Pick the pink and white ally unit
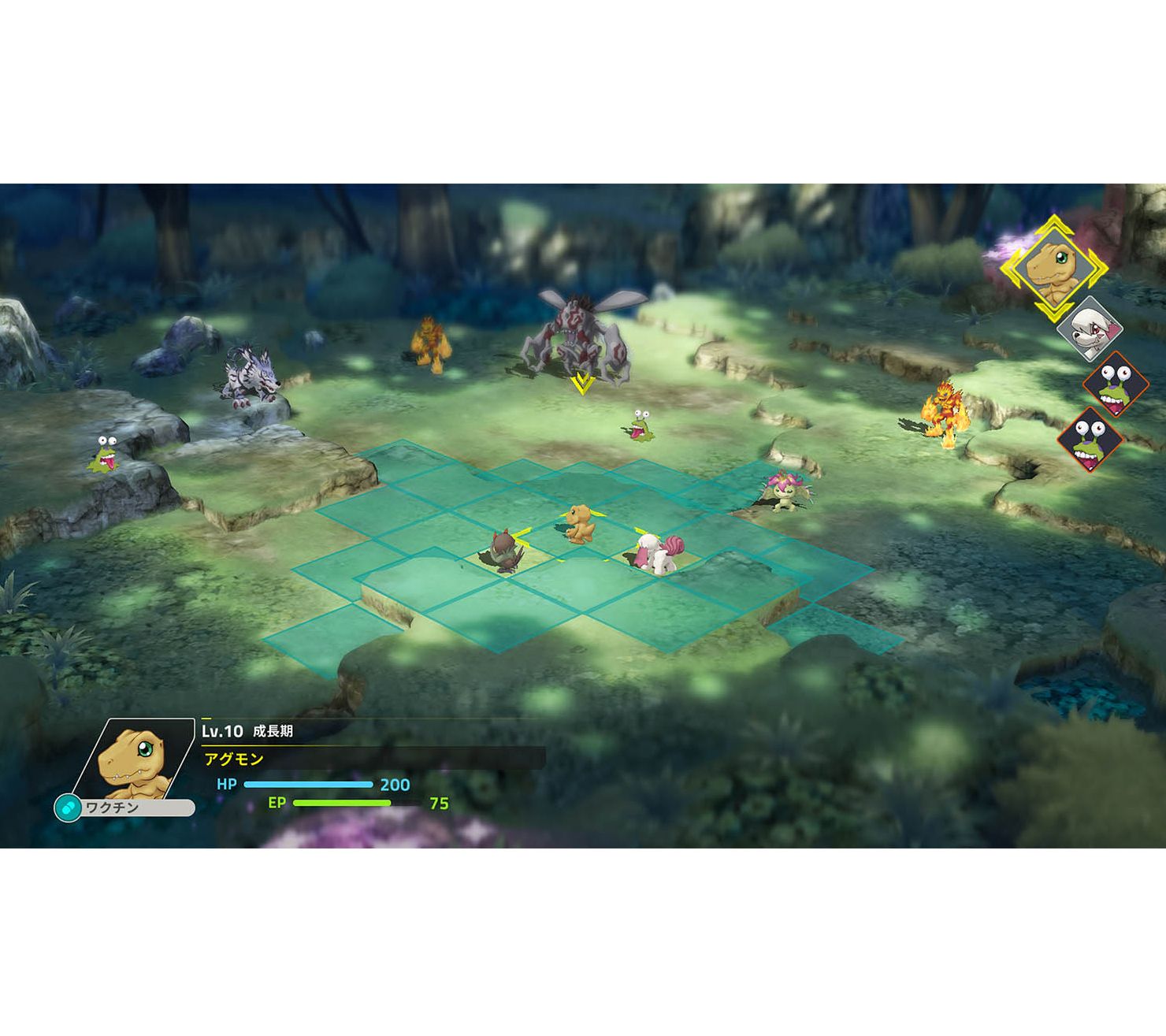 click(x=656, y=552)
